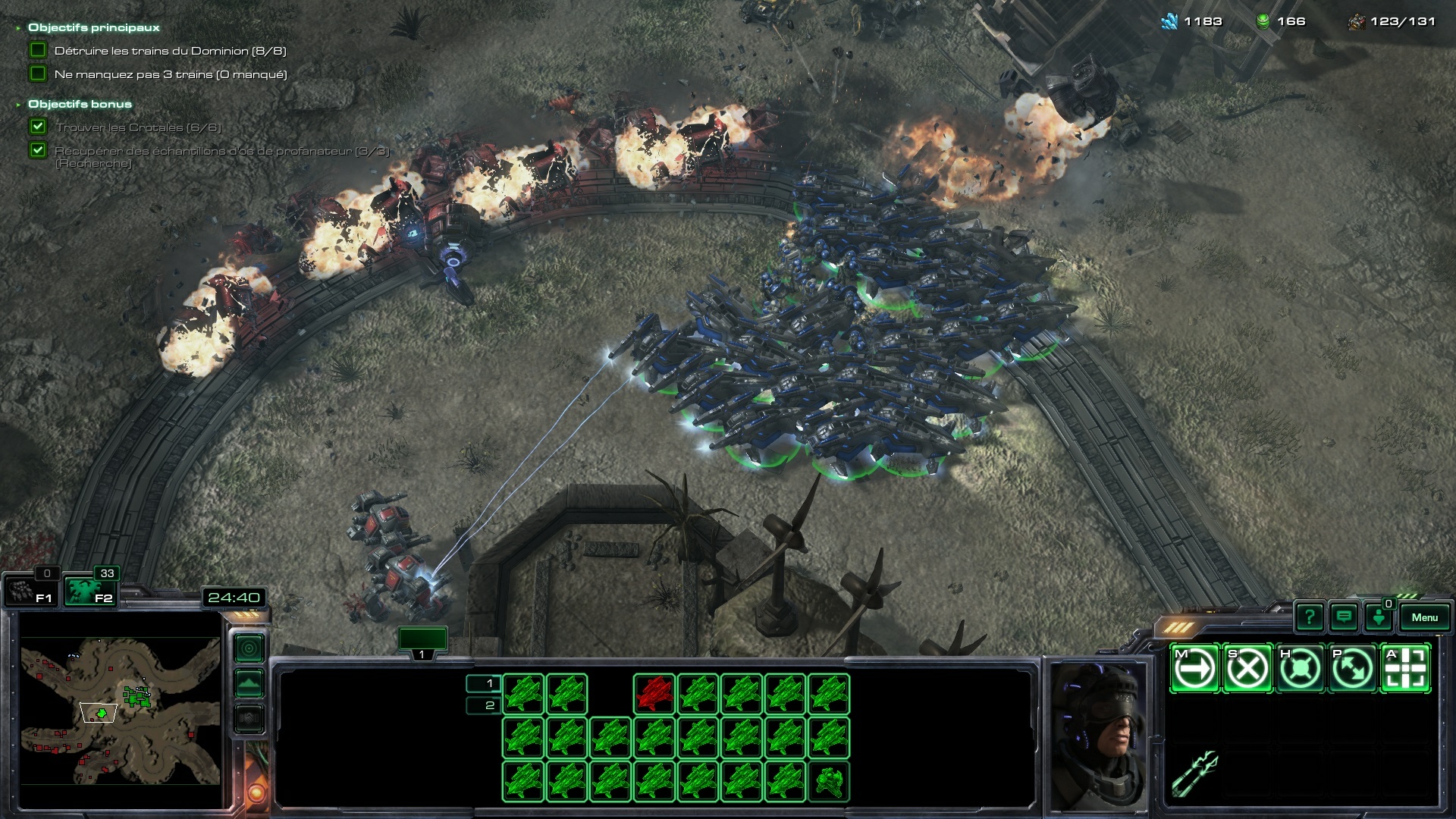The height and width of the screenshot is (819, 1456).
Task: Click the minimap ping target button
Action: [x=249, y=648]
